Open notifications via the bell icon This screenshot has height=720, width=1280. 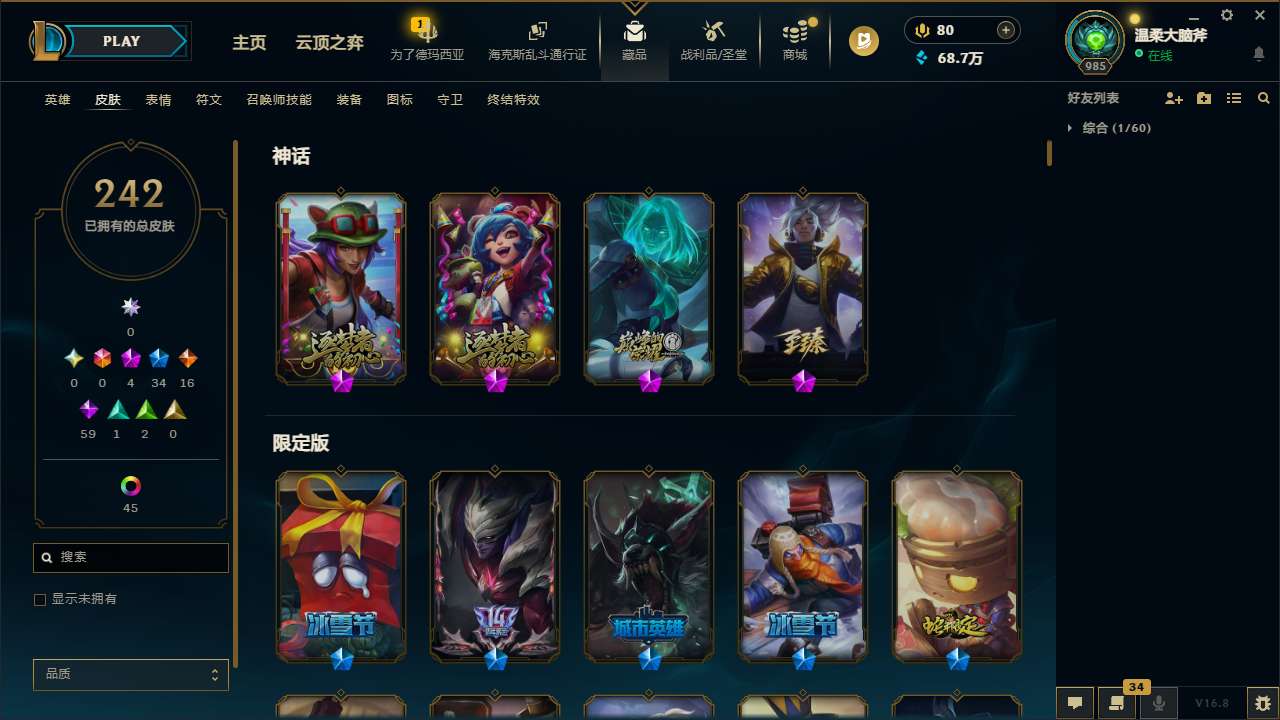coord(1258,52)
